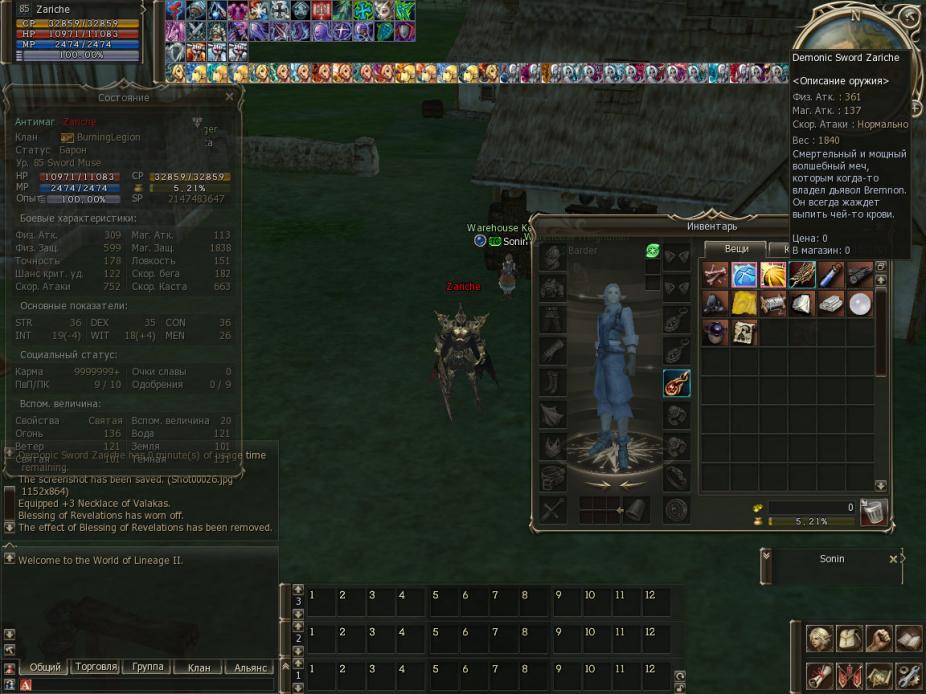The width and height of the screenshot is (926, 694).
Task: Close the Состояние status window
Action: coord(229,97)
